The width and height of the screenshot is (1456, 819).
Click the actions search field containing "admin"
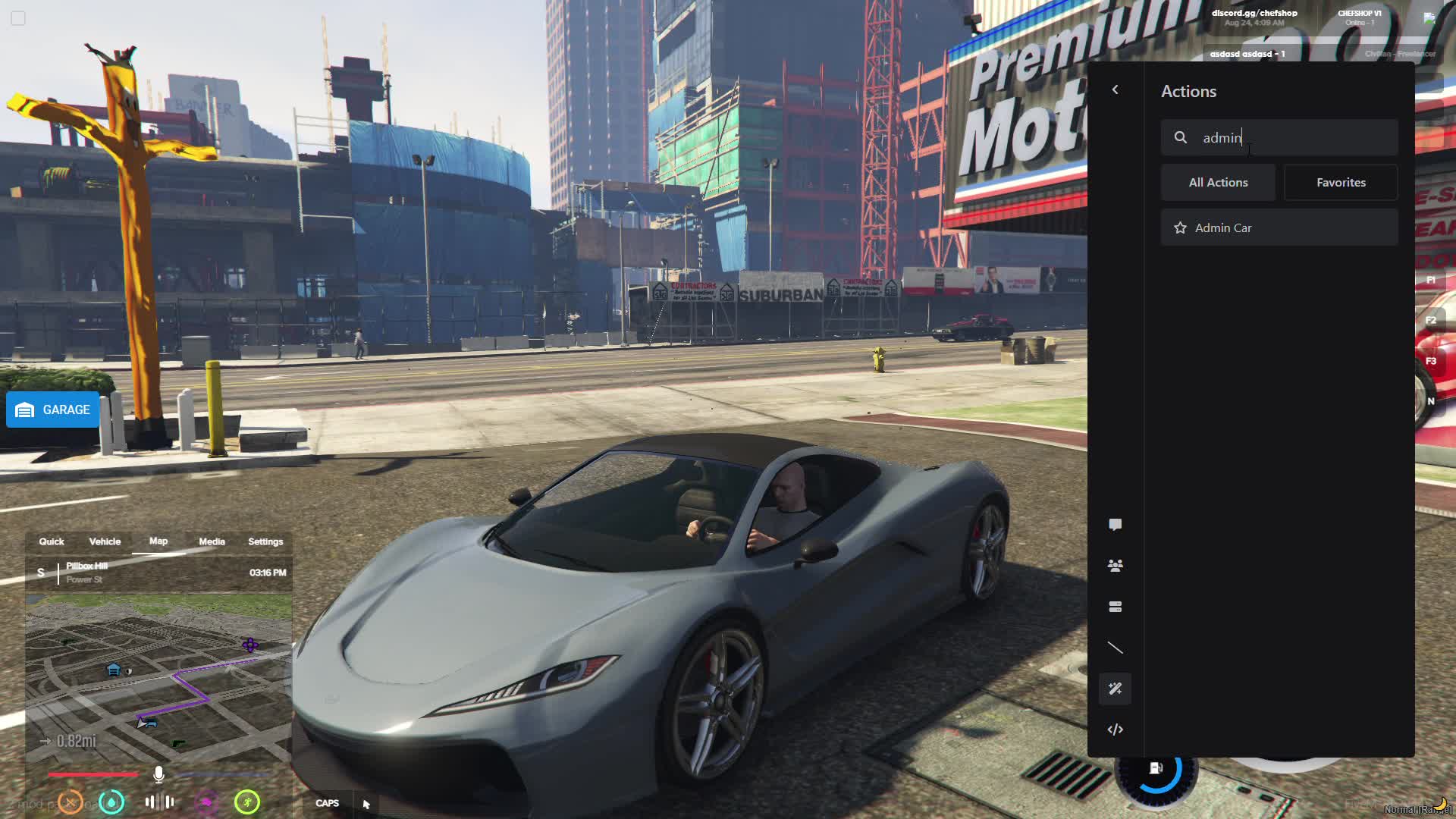[1289, 137]
